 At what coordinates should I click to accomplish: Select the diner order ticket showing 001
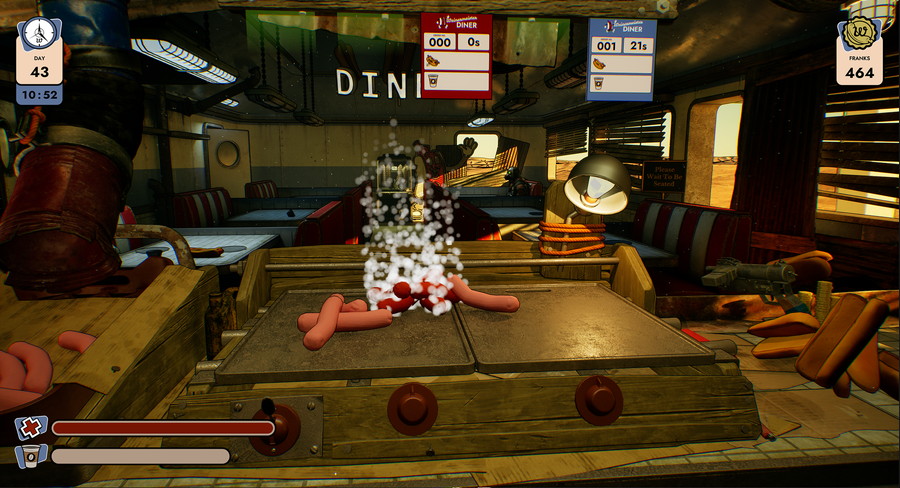click(621, 59)
